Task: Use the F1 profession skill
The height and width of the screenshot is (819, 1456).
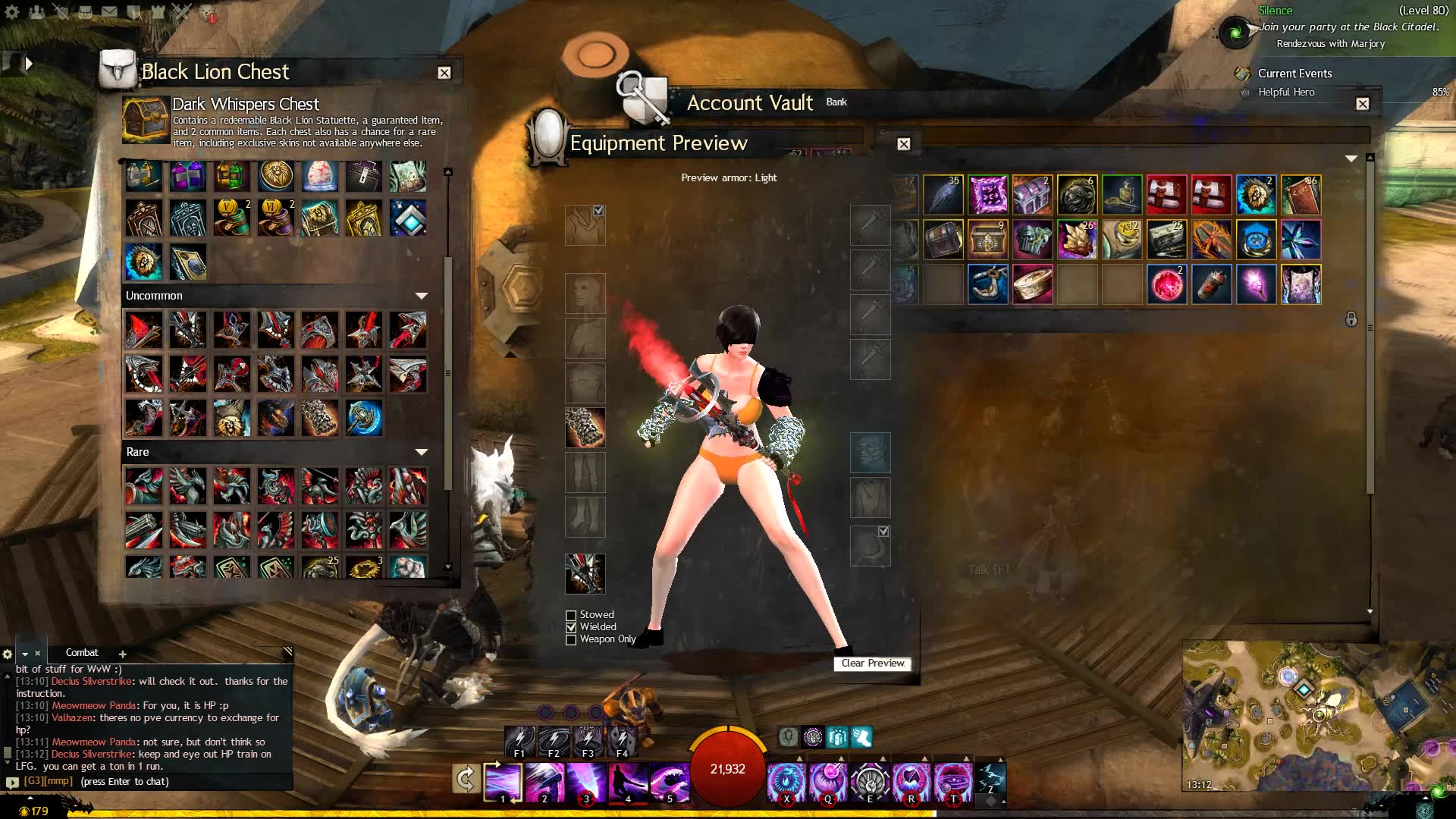Action: pyautogui.click(x=520, y=739)
